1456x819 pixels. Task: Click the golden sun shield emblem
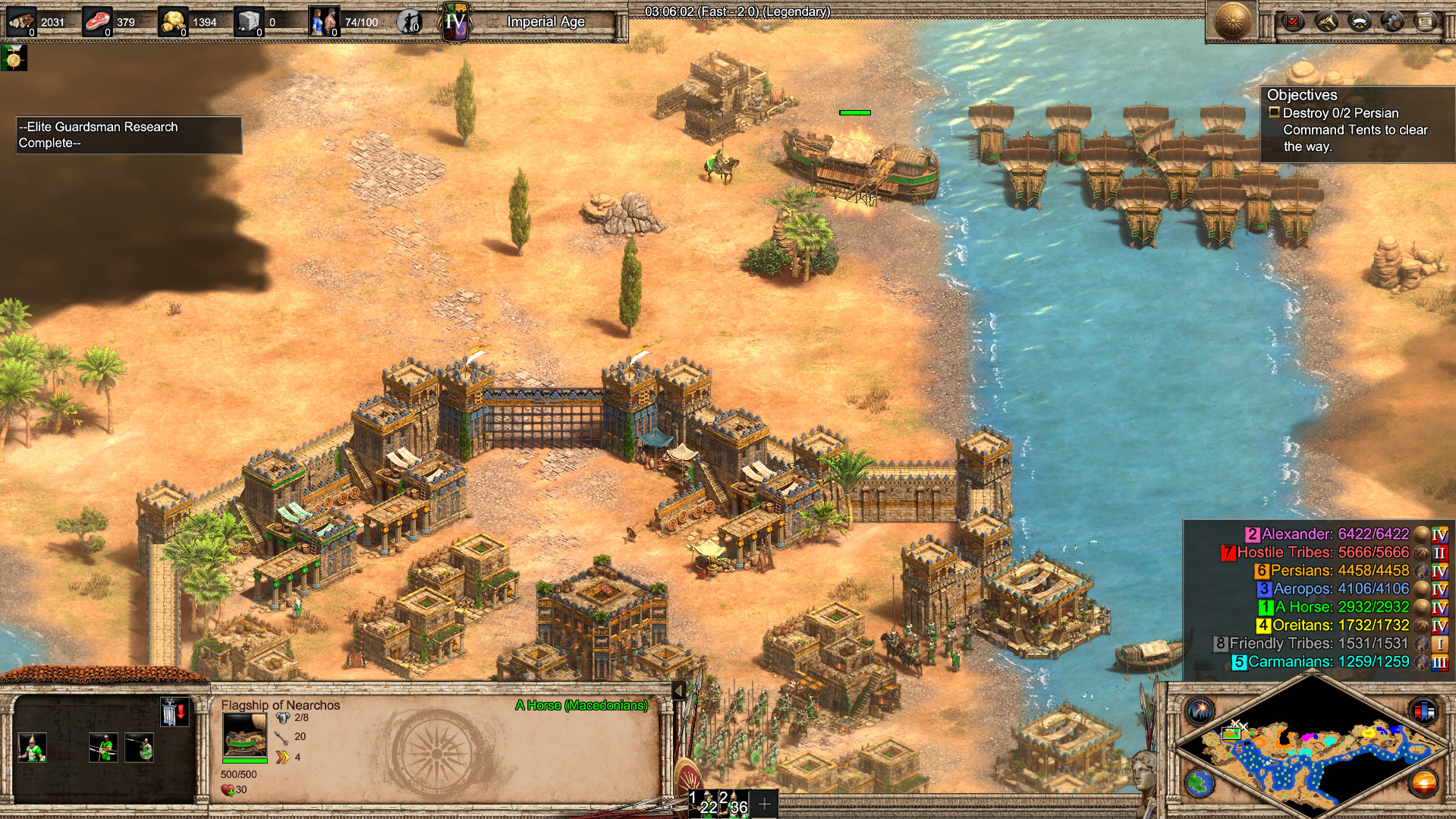[1232, 20]
